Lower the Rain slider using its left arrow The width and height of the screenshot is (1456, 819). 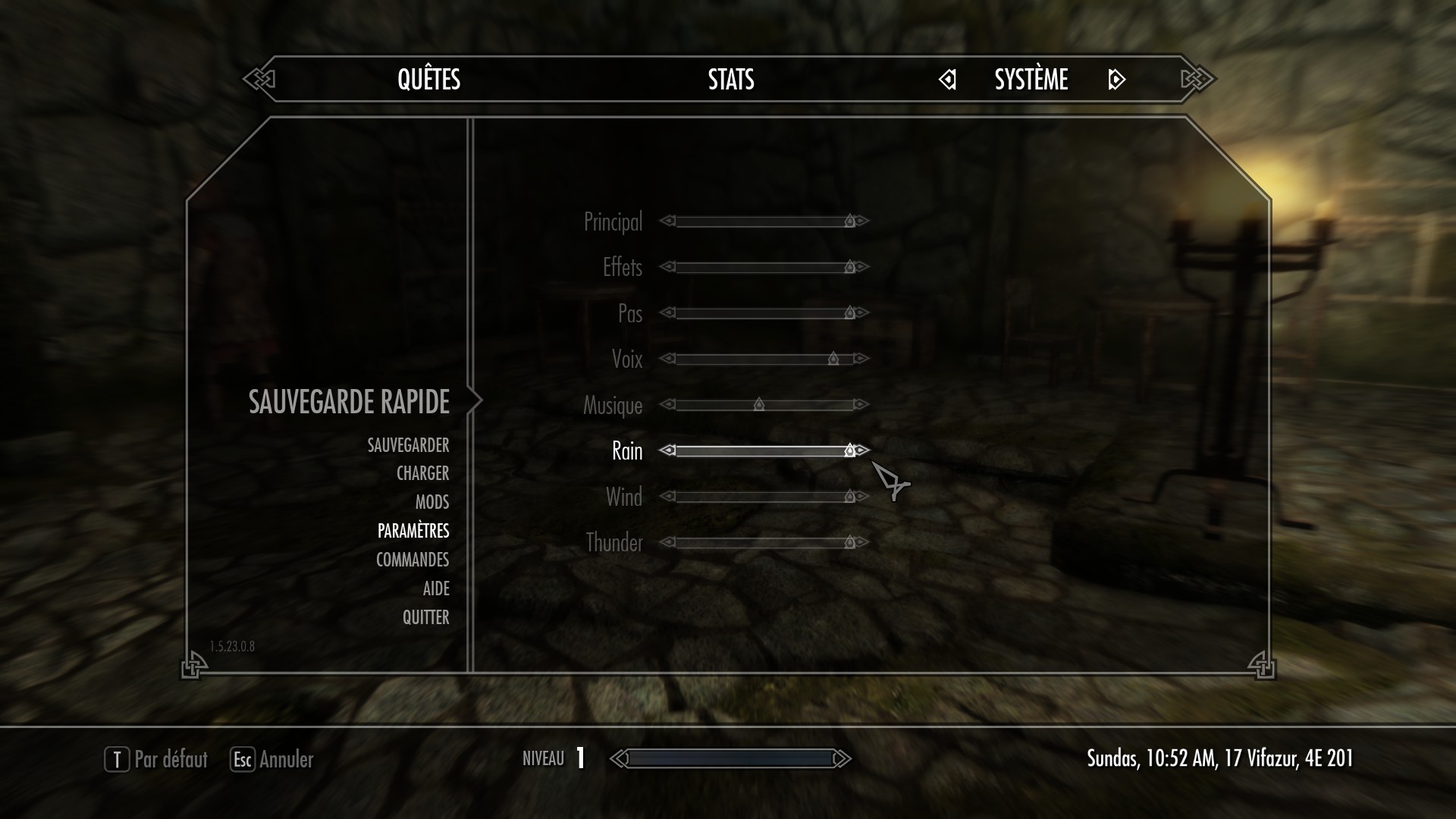667,450
